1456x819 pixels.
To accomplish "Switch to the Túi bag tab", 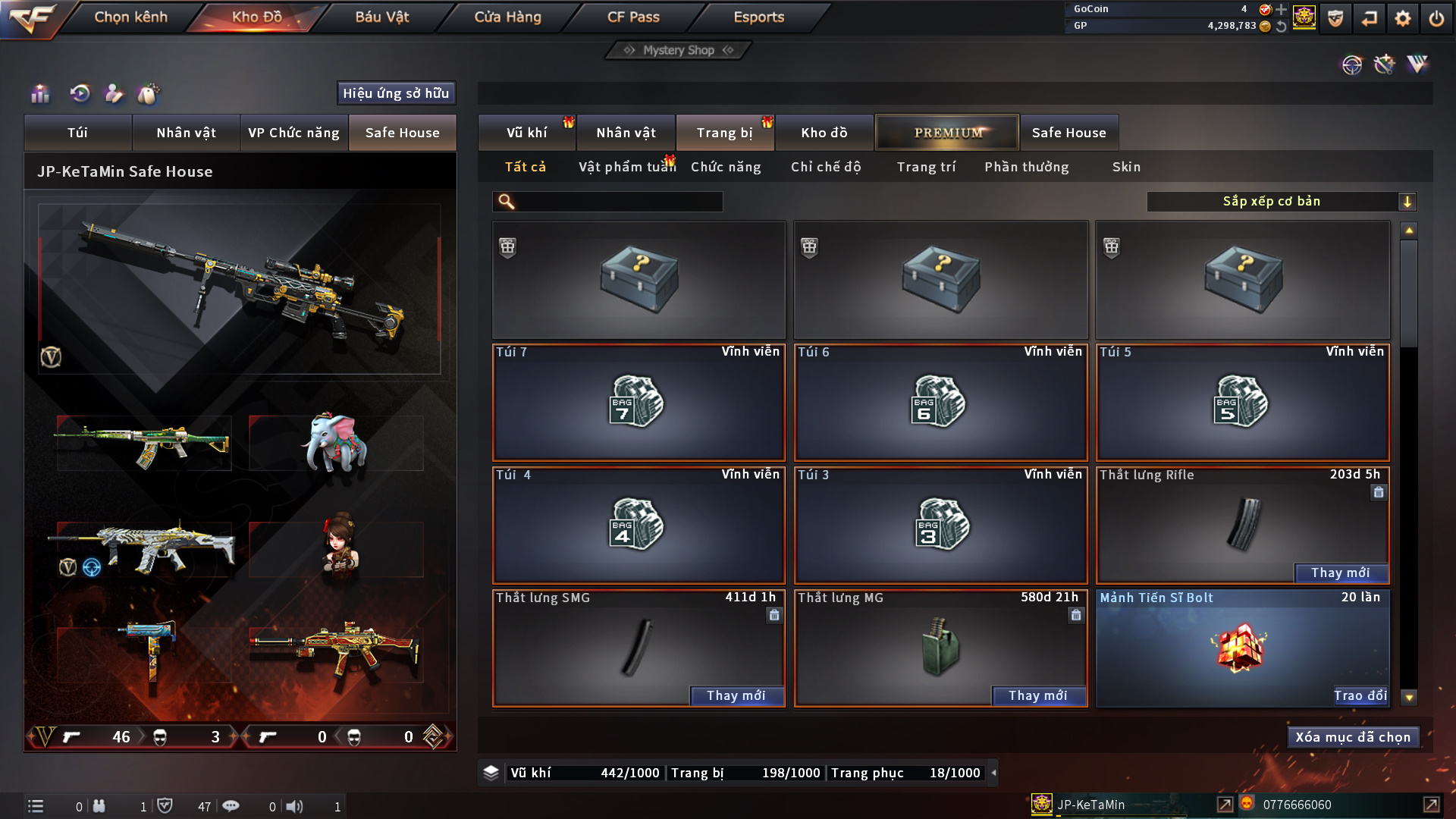I will point(77,133).
